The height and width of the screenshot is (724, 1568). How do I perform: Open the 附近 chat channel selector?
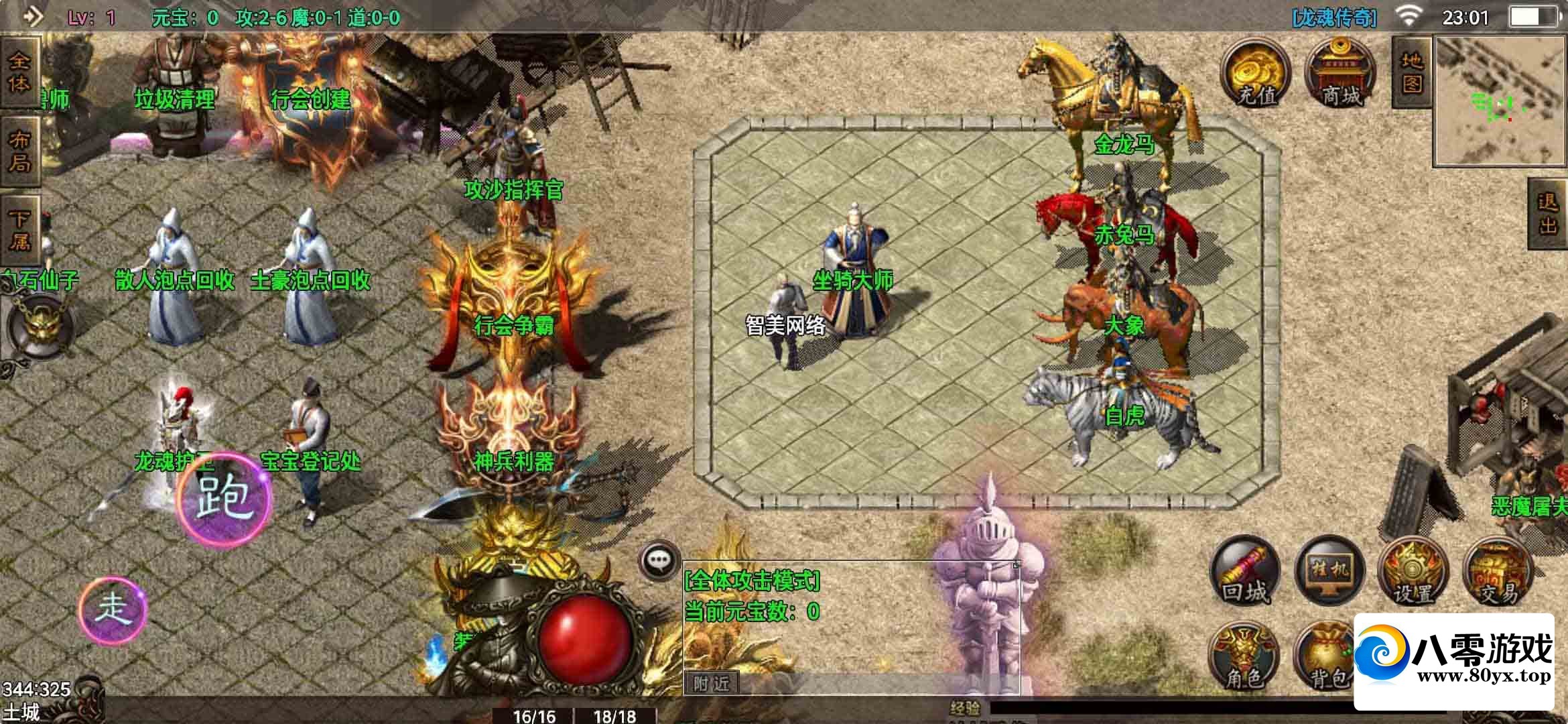[713, 683]
